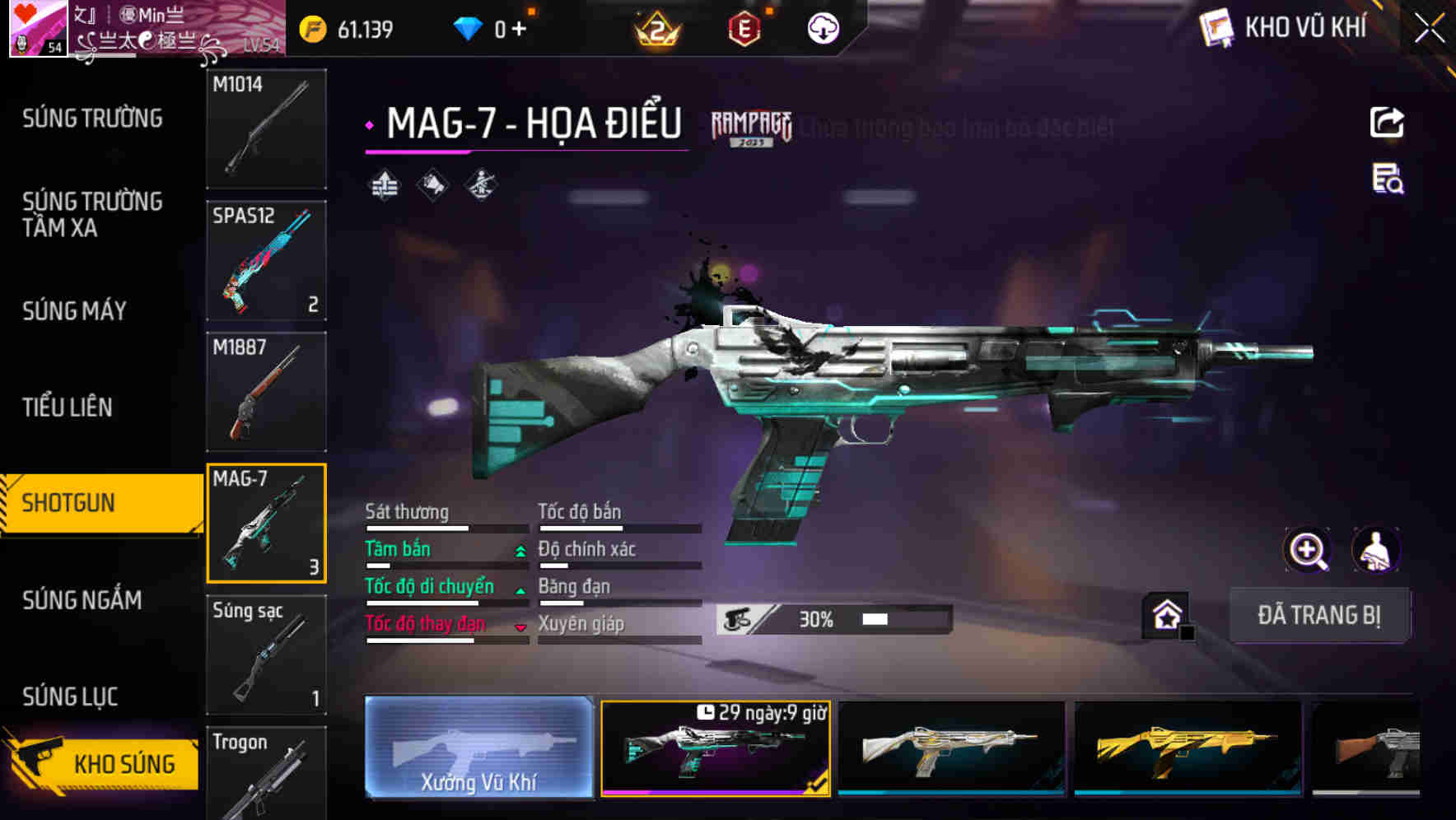This screenshot has width=1456, height=820.
Task: Choose the white and gold MAG-7 skin
Action: tap(951, 748)
